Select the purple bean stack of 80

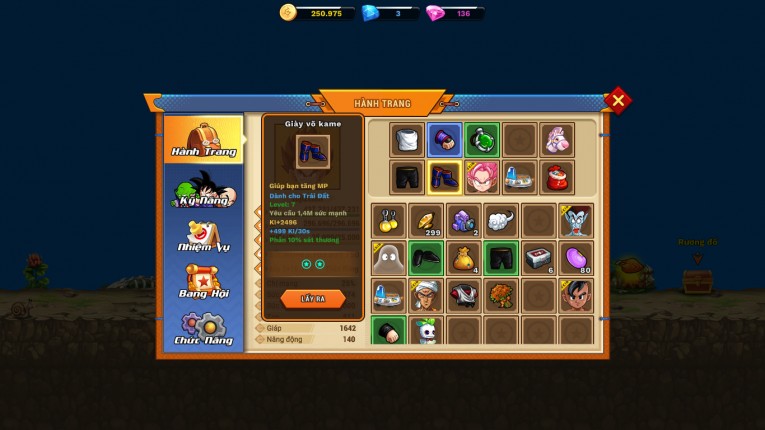pyautogui.click(x=576, y=258)
